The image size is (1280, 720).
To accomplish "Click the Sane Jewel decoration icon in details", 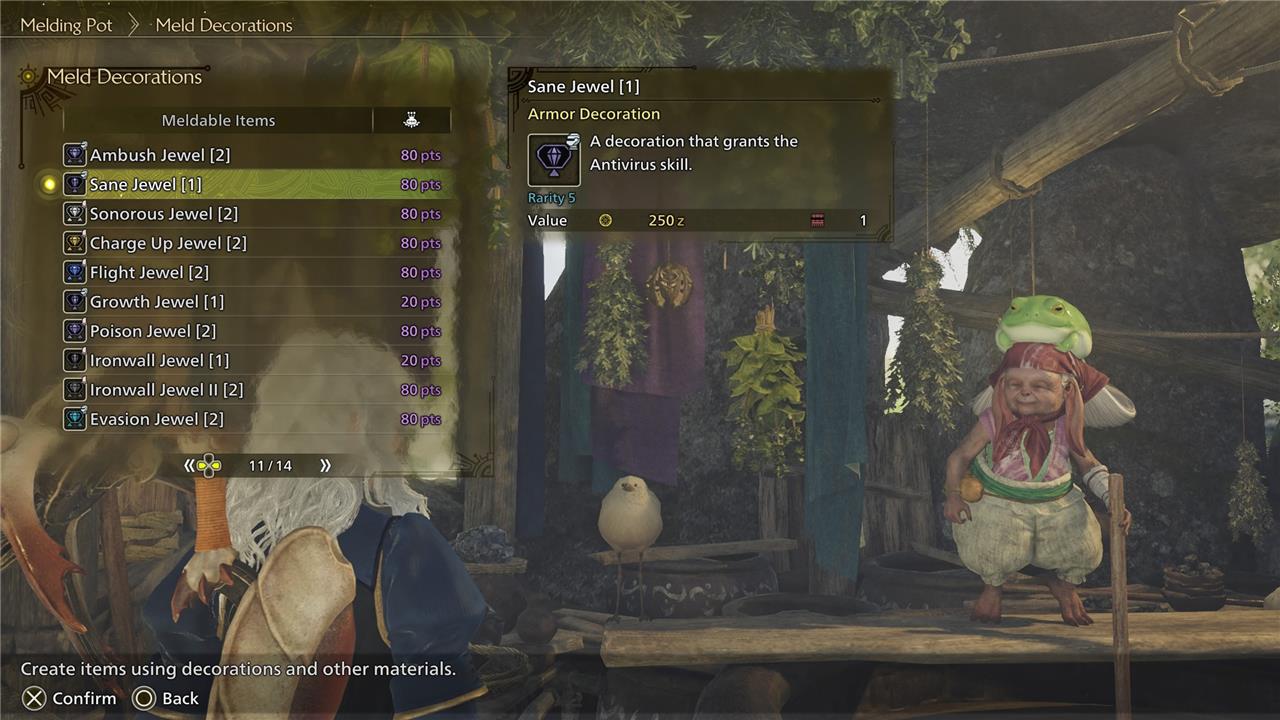I will click(x=554, y=160).
